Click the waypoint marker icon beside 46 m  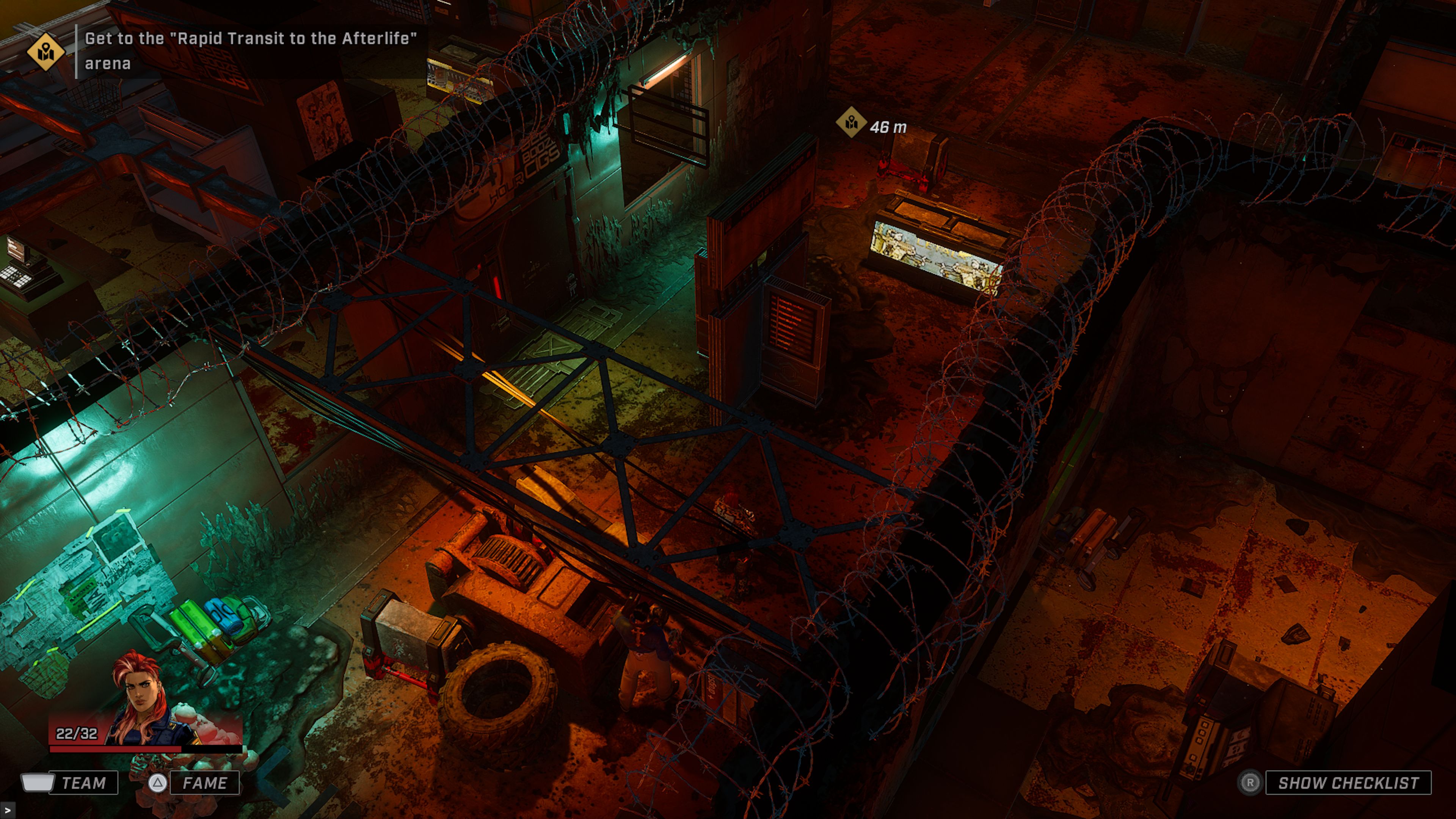(x=853, y=121)
